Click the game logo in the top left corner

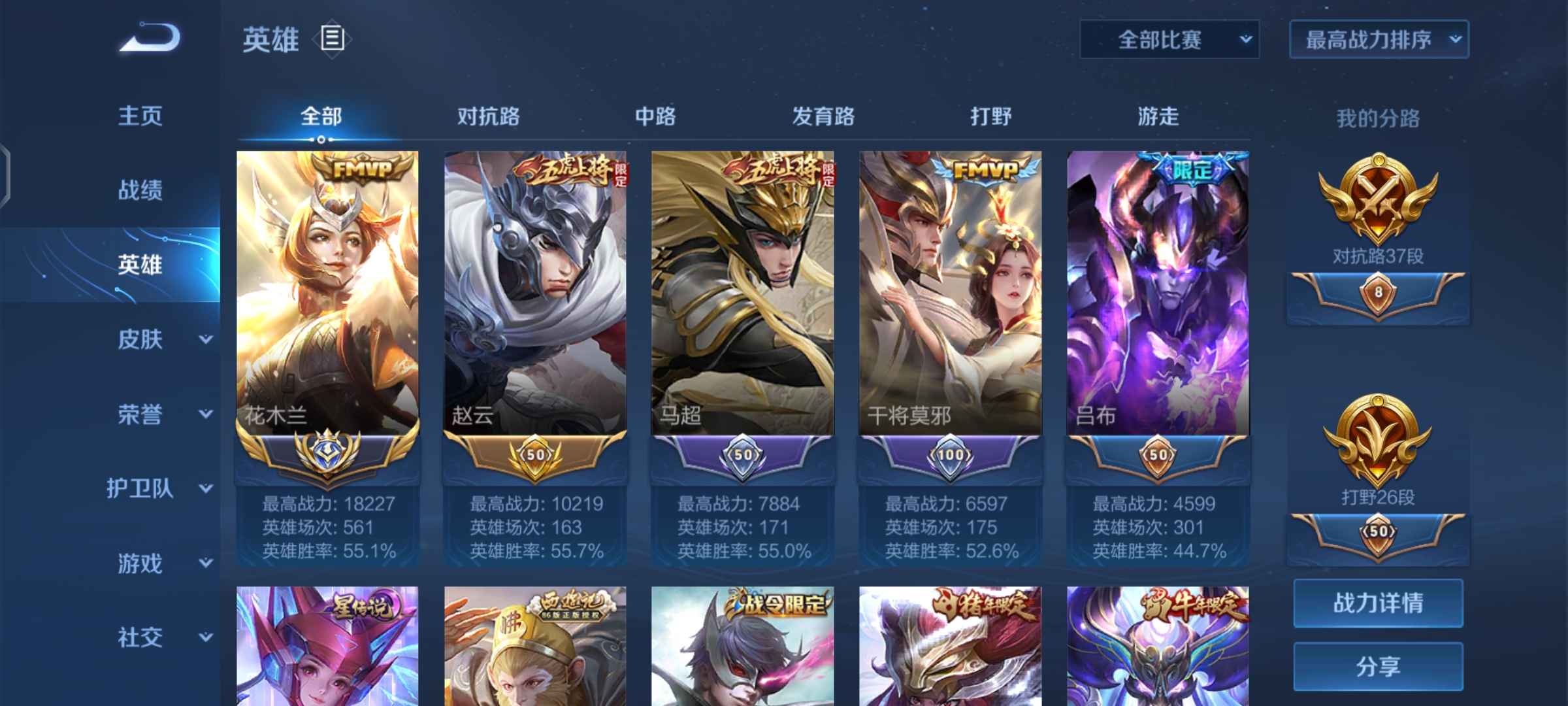tap(149, 41)
